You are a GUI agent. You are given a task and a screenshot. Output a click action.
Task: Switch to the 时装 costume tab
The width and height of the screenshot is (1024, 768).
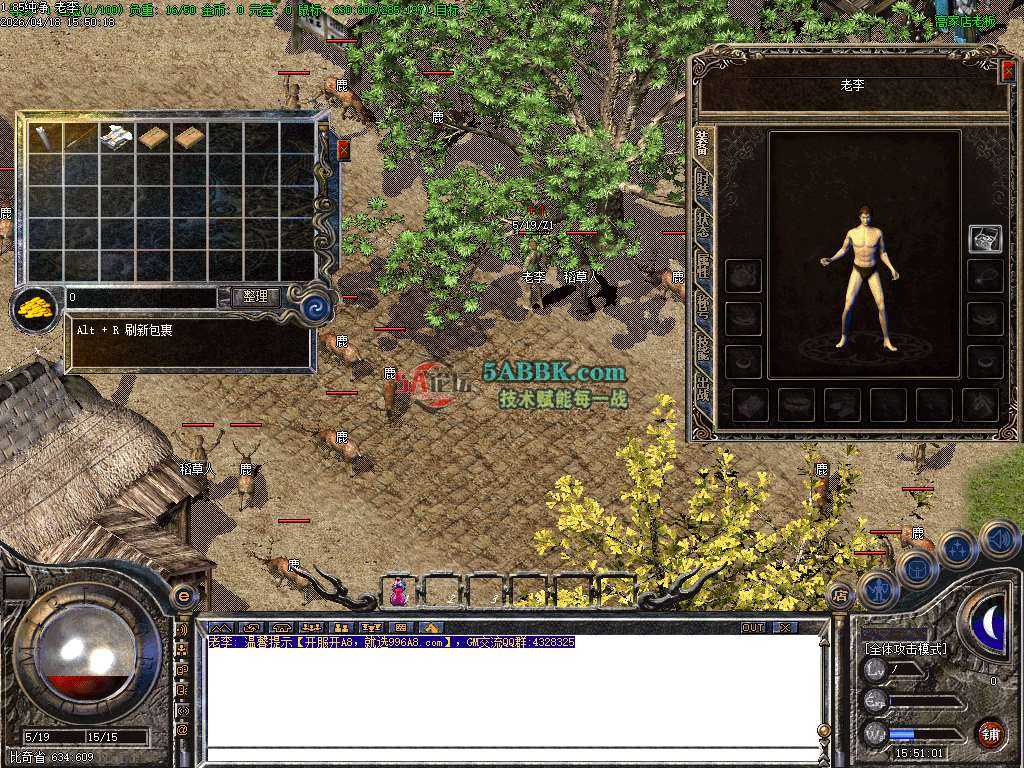703,186
